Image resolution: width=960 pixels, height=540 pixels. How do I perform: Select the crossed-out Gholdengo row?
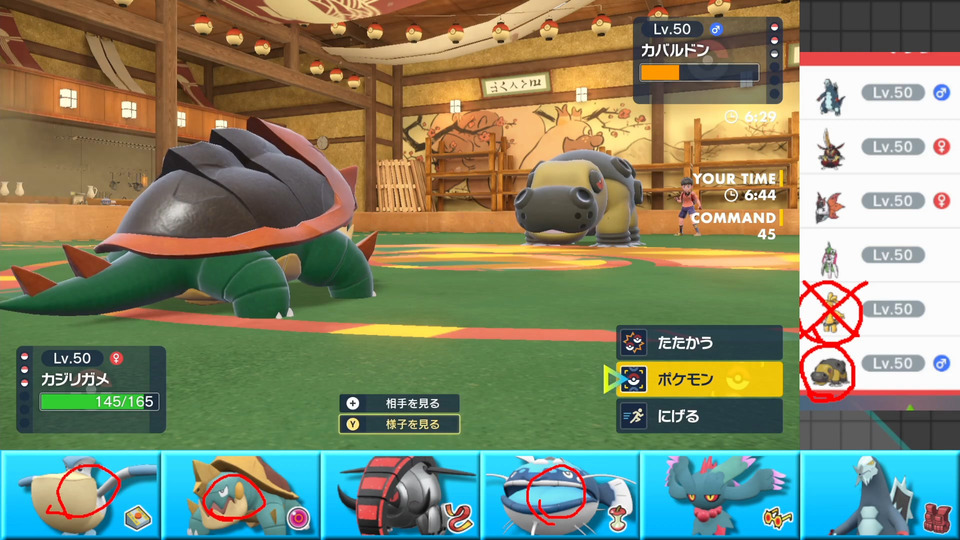[x=880, y=309]
